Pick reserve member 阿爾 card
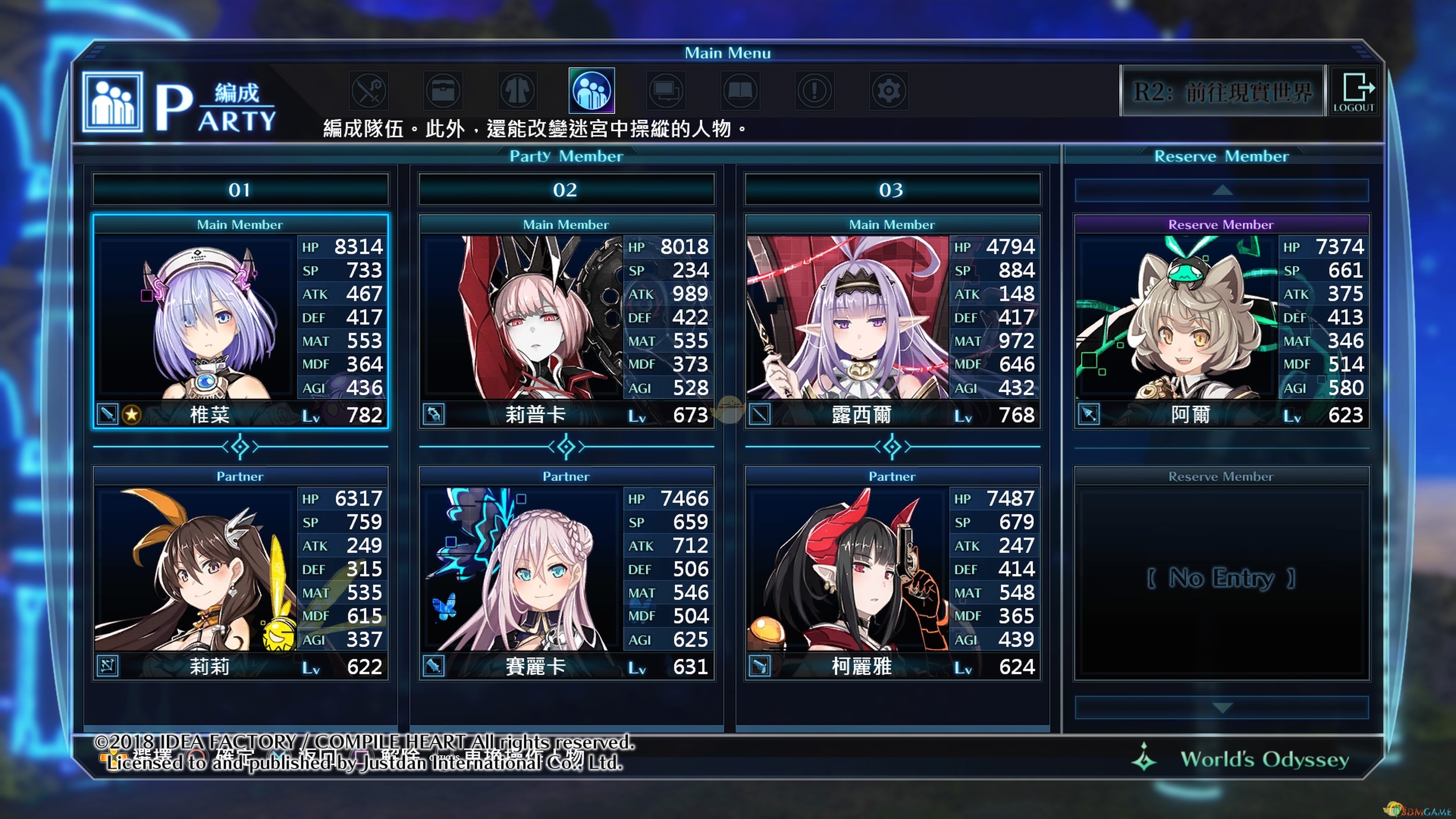This screenshot has height=819, width=1456. [x=1221, y=321]
